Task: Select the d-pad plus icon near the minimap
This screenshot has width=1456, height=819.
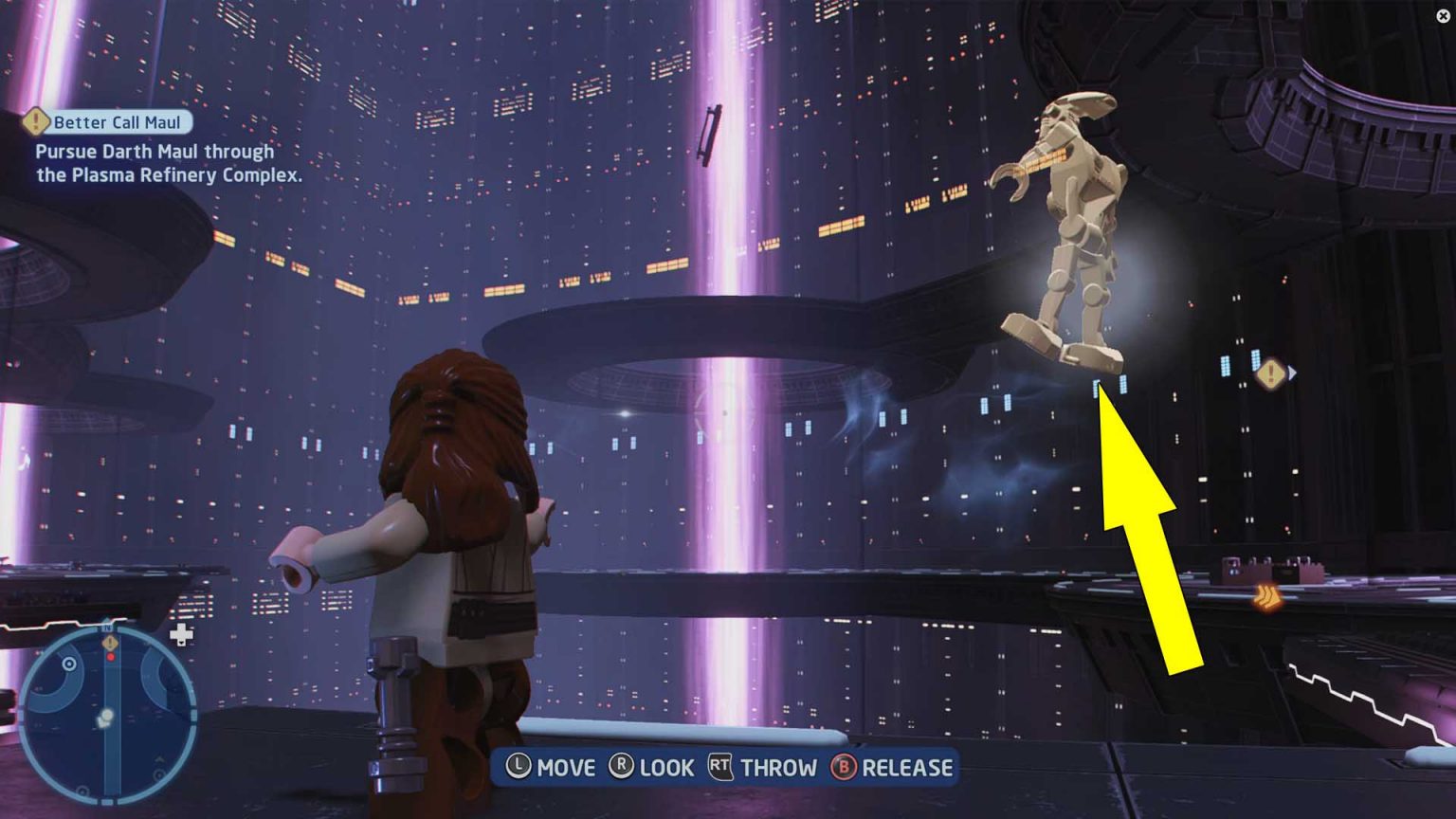Action: click(182, 633)
